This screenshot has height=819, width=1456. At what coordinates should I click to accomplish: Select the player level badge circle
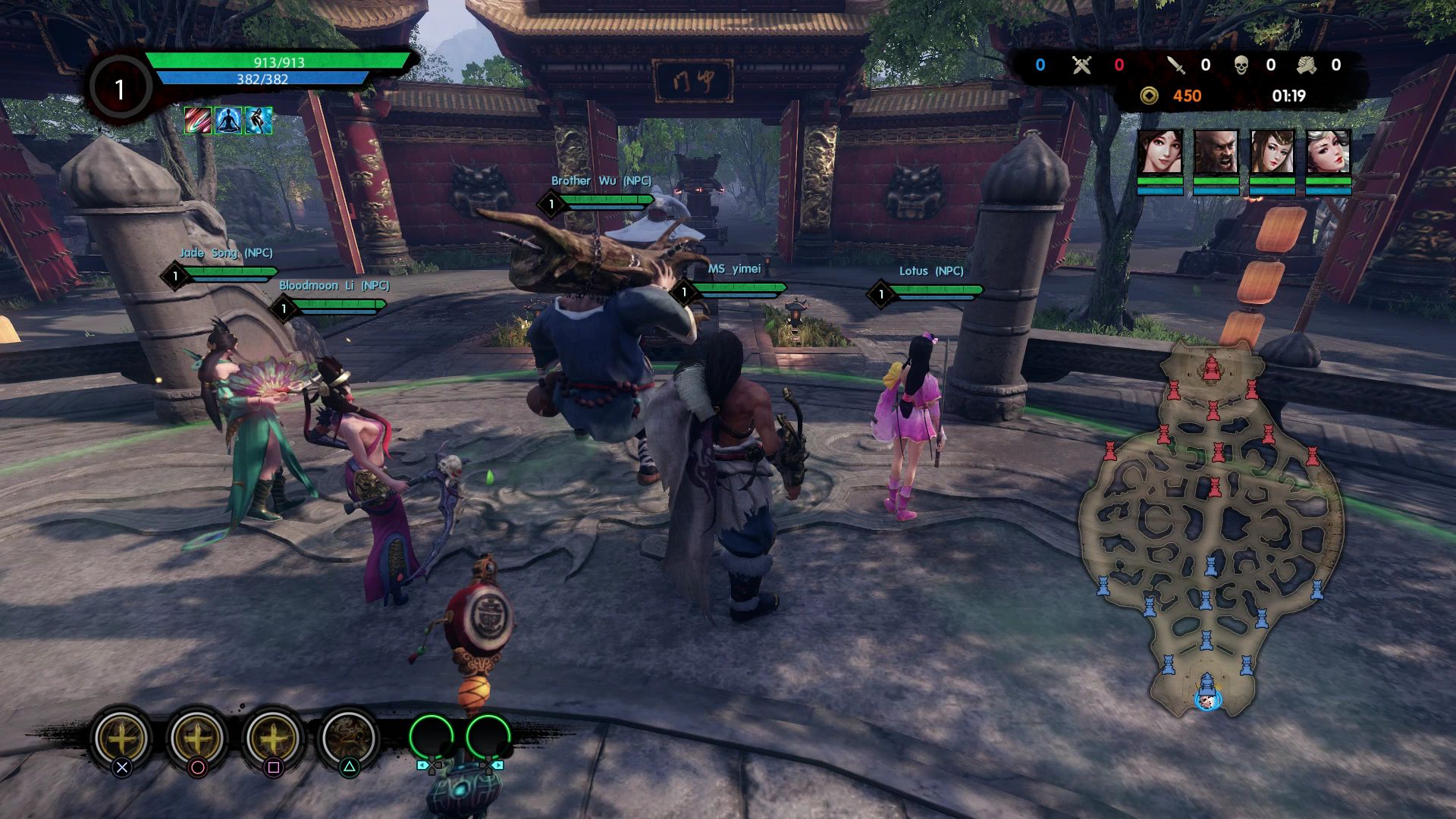click(x=119, y=89)
